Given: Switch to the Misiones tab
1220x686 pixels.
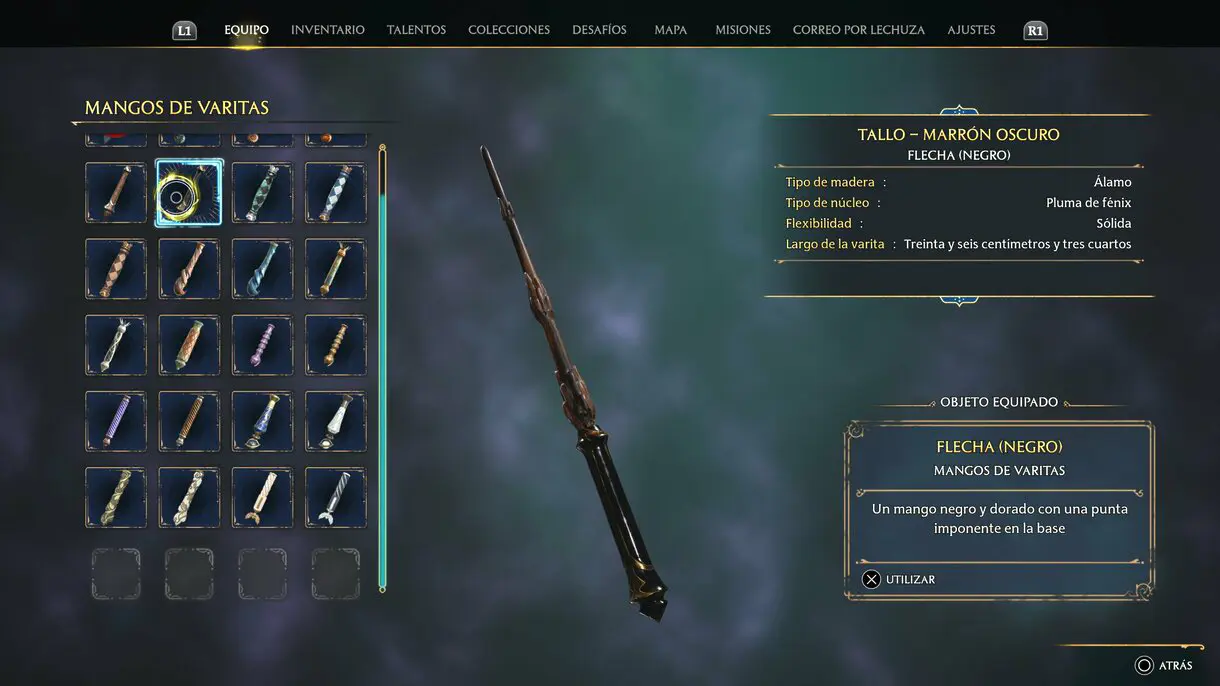Looking at the screenshot, I should pos(742,30).
